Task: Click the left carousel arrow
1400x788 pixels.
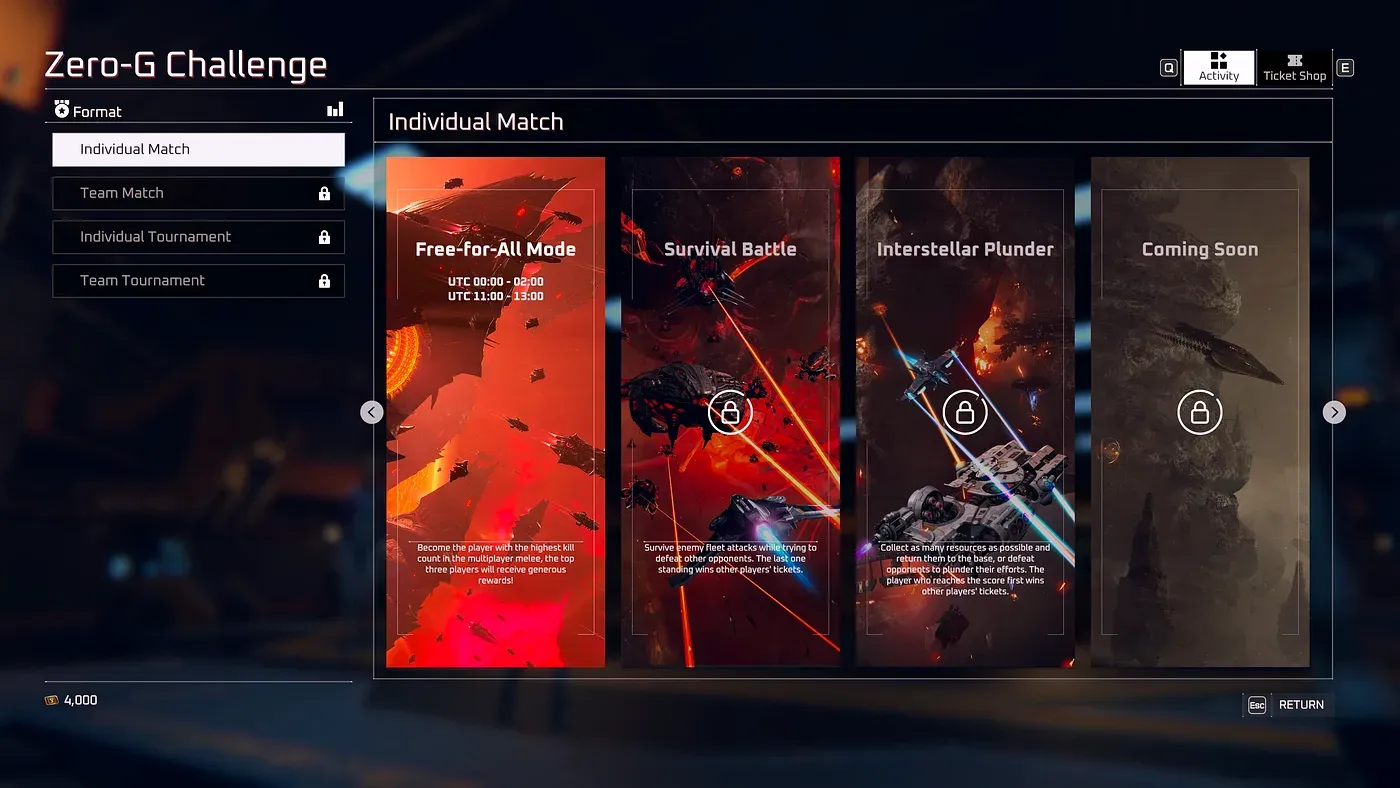Action: tap(371, 411)
